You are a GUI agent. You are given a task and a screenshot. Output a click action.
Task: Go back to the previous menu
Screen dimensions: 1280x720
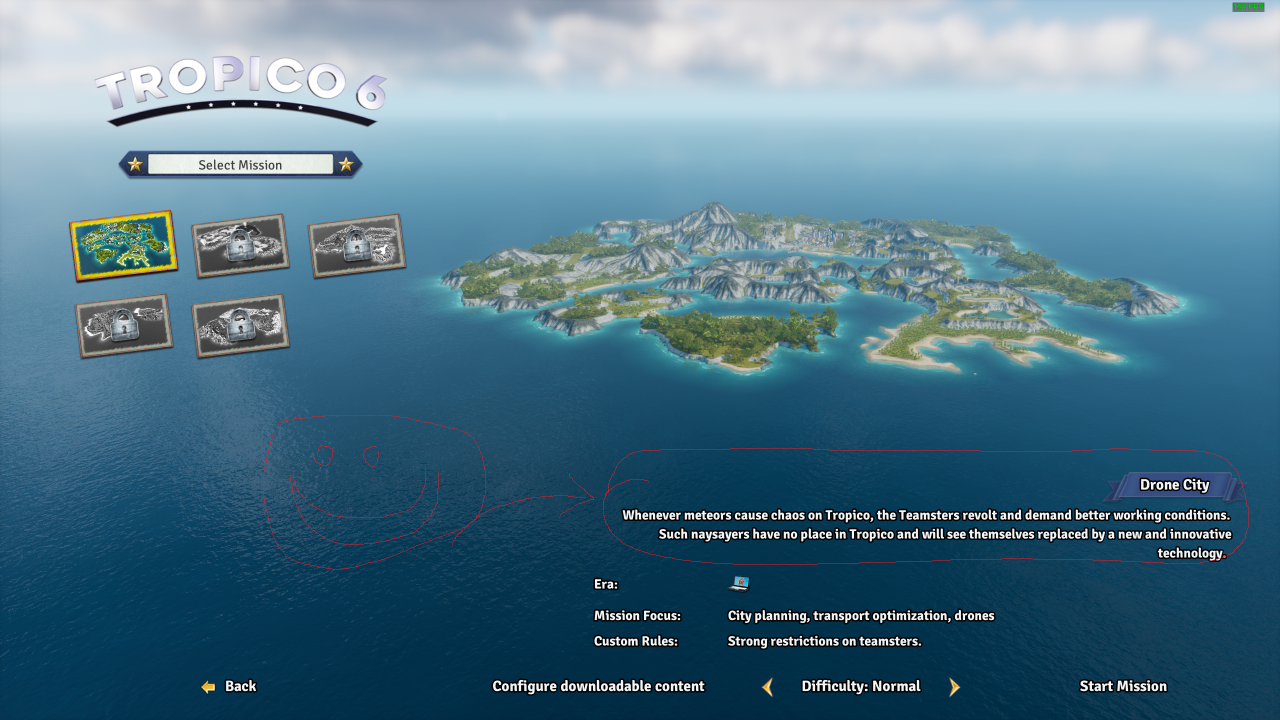click(x=229, y=686)
